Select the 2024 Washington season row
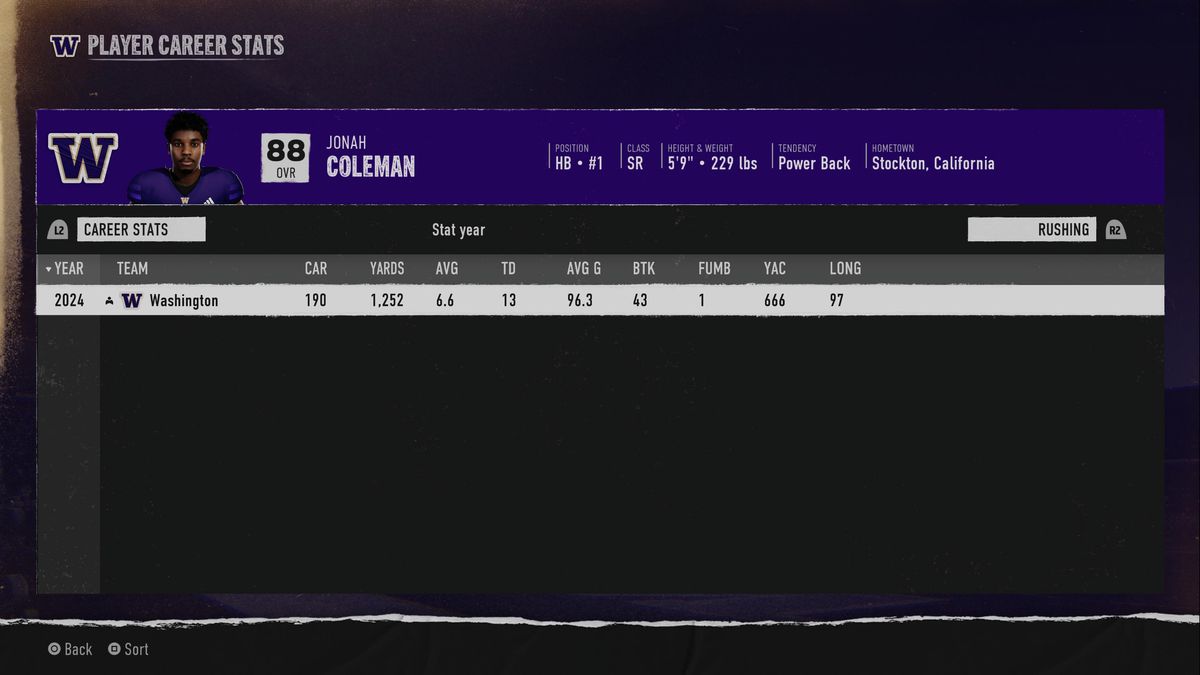The image size is (1200, 675). click(x=600, y=300)
